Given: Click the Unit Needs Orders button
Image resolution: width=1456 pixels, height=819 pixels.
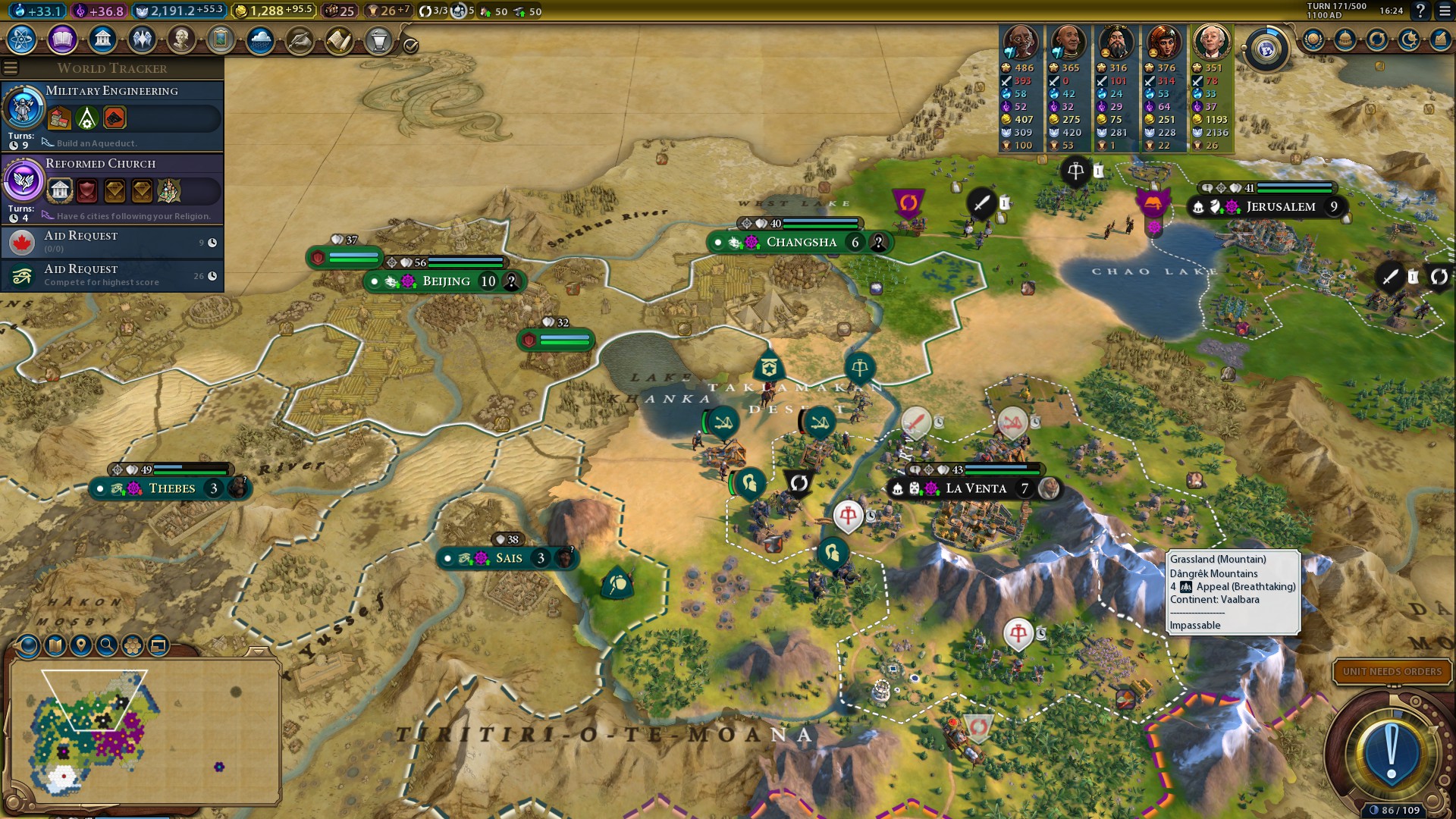Looking at the screenshot, I should tap(1392, 671).
